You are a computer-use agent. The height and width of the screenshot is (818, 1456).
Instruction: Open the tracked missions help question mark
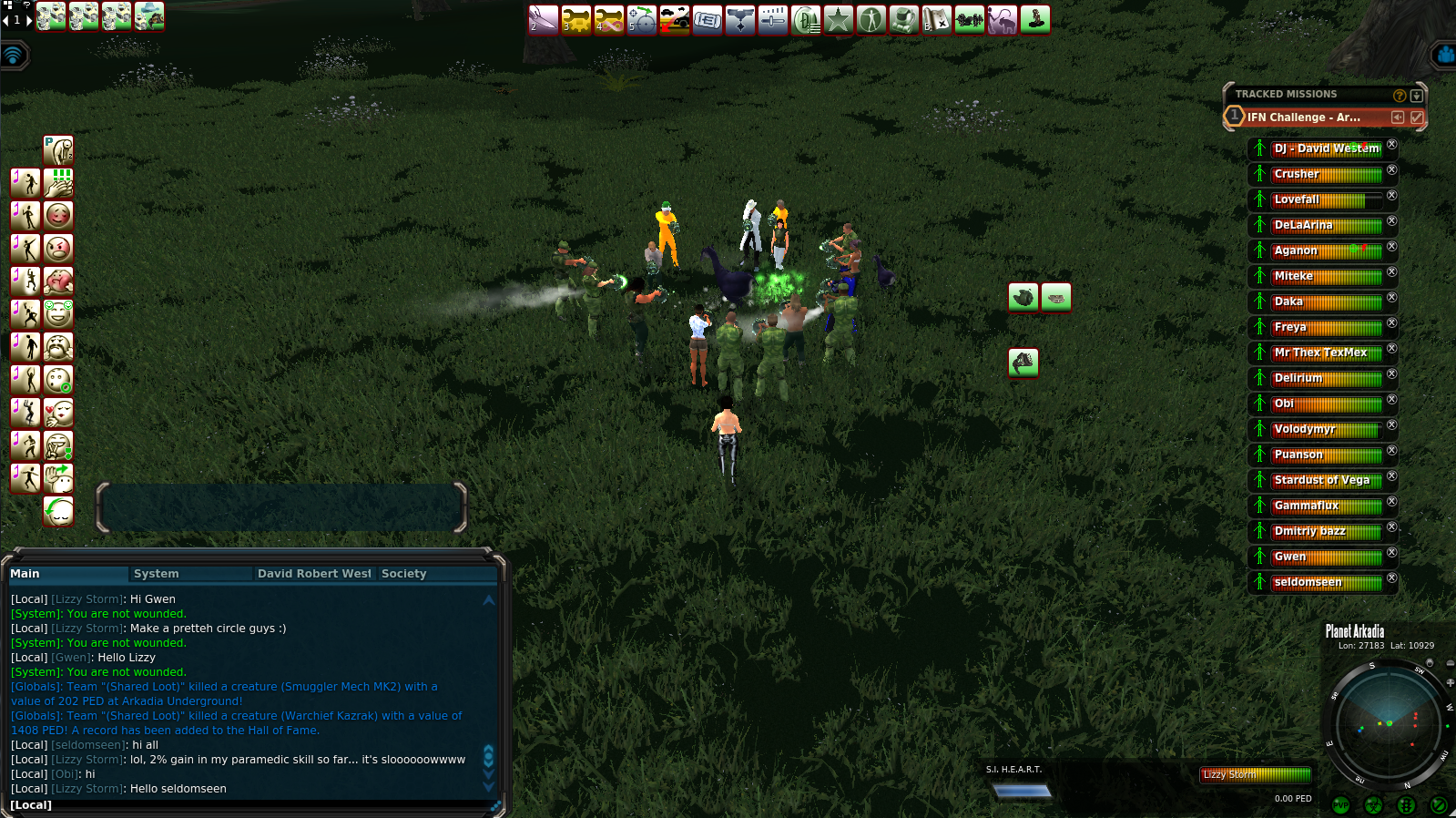[x=1400, y=95]
